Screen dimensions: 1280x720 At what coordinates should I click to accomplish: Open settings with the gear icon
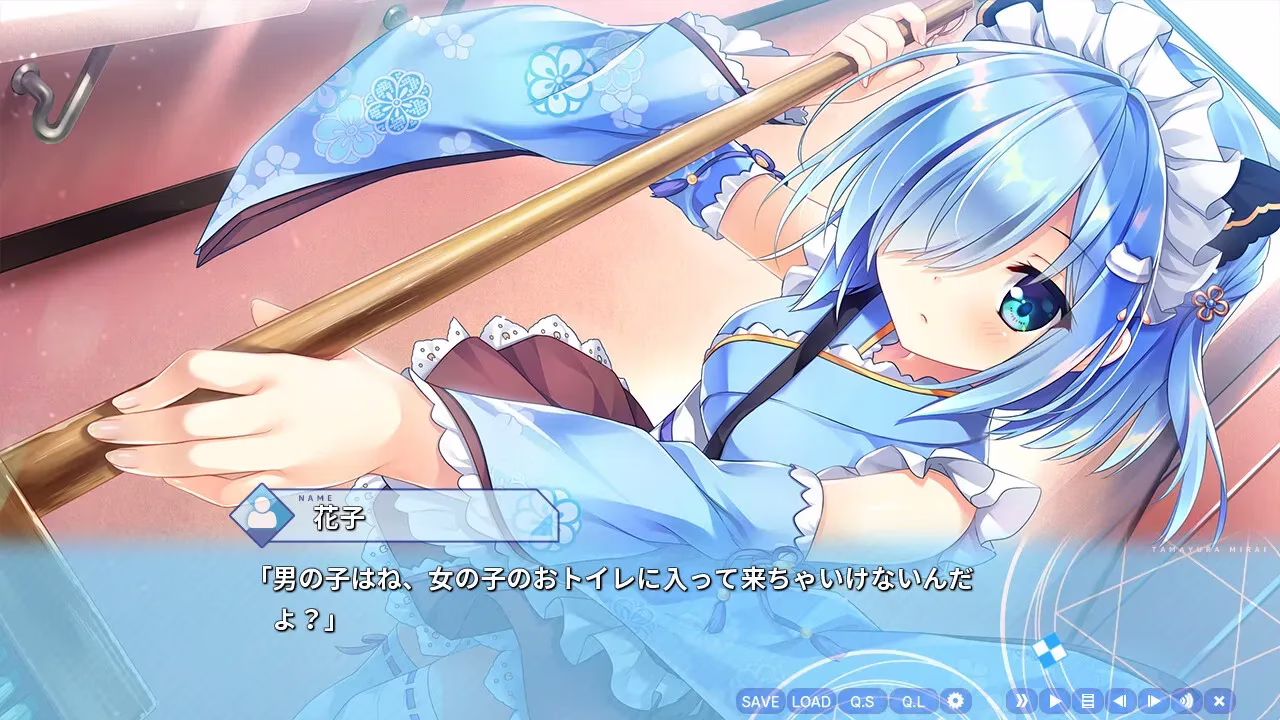click(957, 703)
